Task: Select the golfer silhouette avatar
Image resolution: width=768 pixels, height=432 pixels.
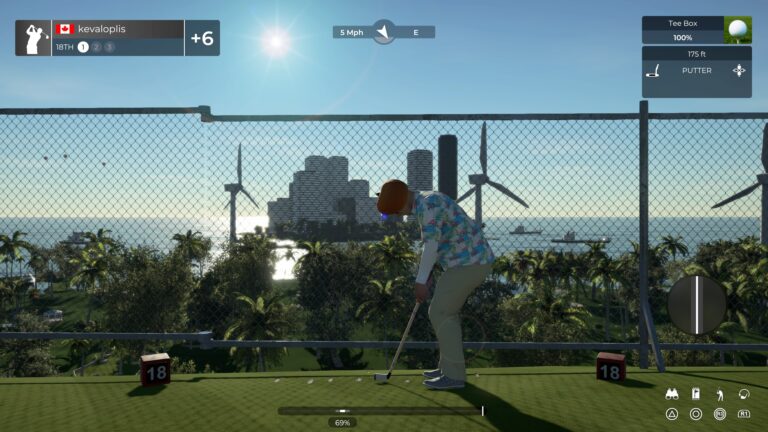Action: 34,38
